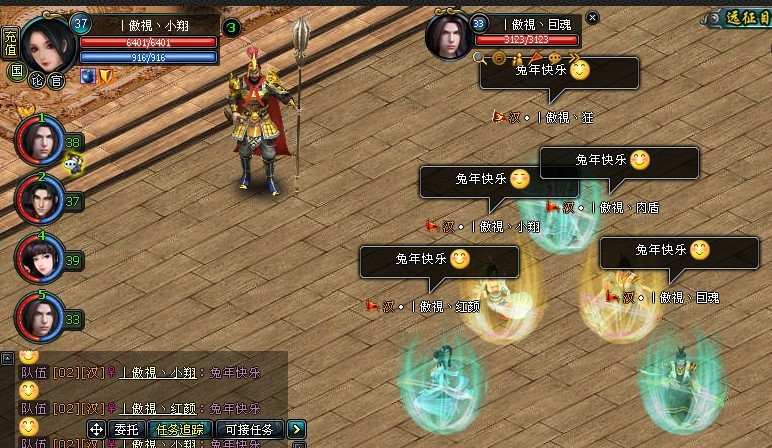Switch to the 任务追踪 quest tracker tab
This screenshot has height=448, width=772.
181,429
